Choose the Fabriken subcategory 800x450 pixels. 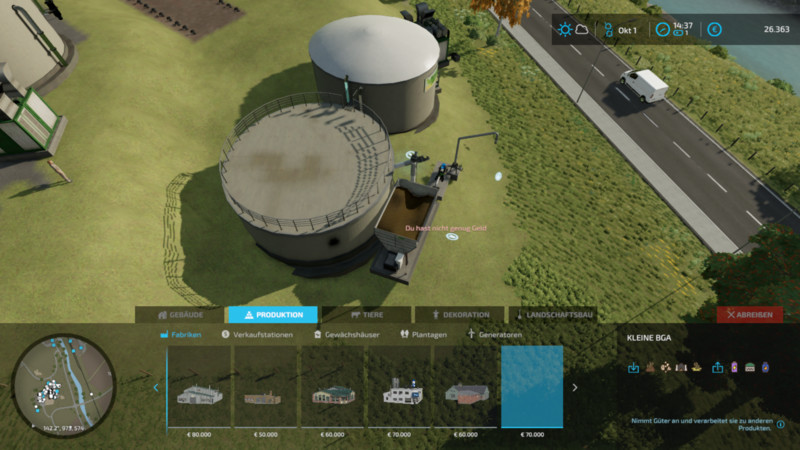click(x=181, y=335)
